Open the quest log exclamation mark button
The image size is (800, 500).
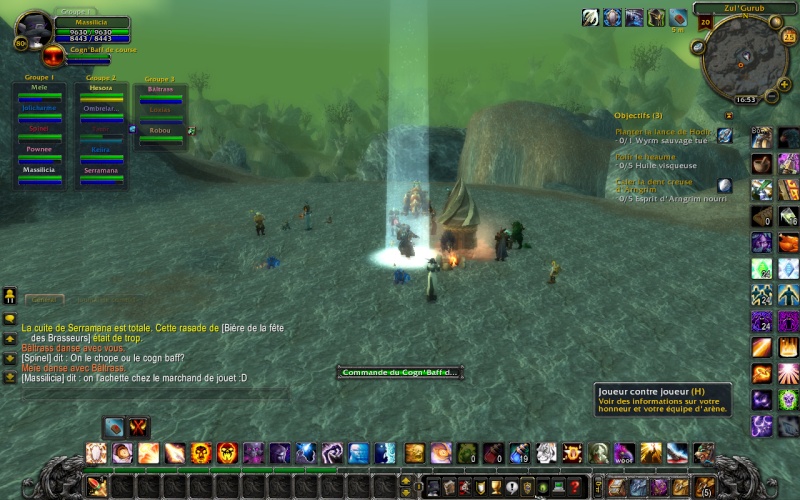pyautogui.click(x=512, y=487)
